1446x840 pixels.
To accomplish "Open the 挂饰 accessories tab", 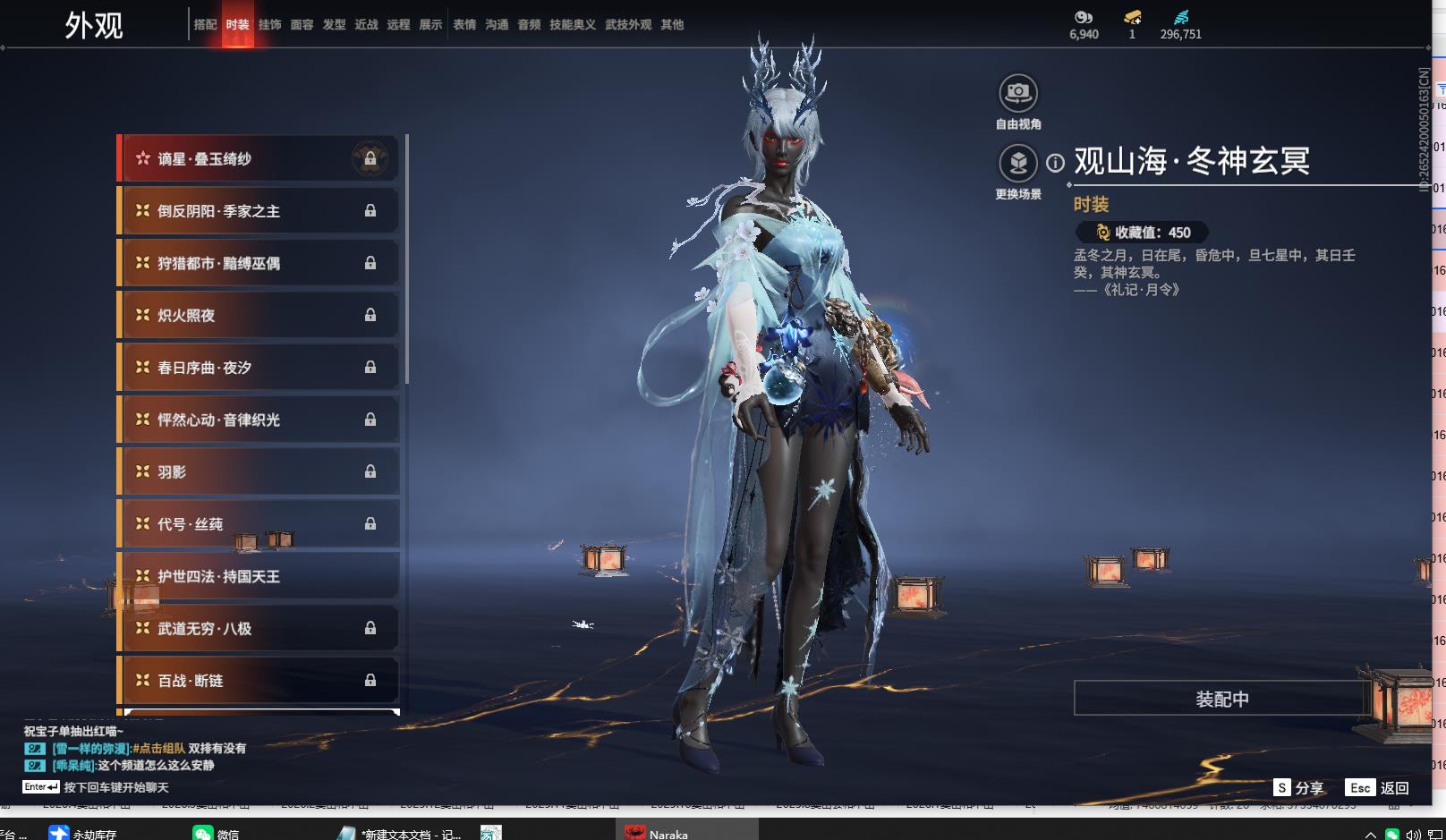I will click(x=269, y=25).
